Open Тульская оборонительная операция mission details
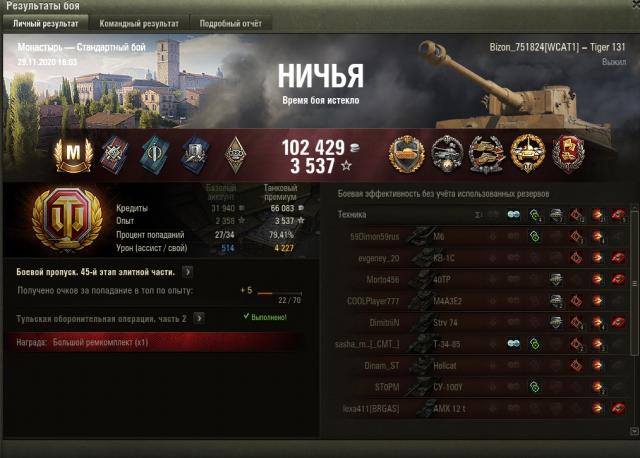This screenshot has height=458, width=640. tap(199, 318)
